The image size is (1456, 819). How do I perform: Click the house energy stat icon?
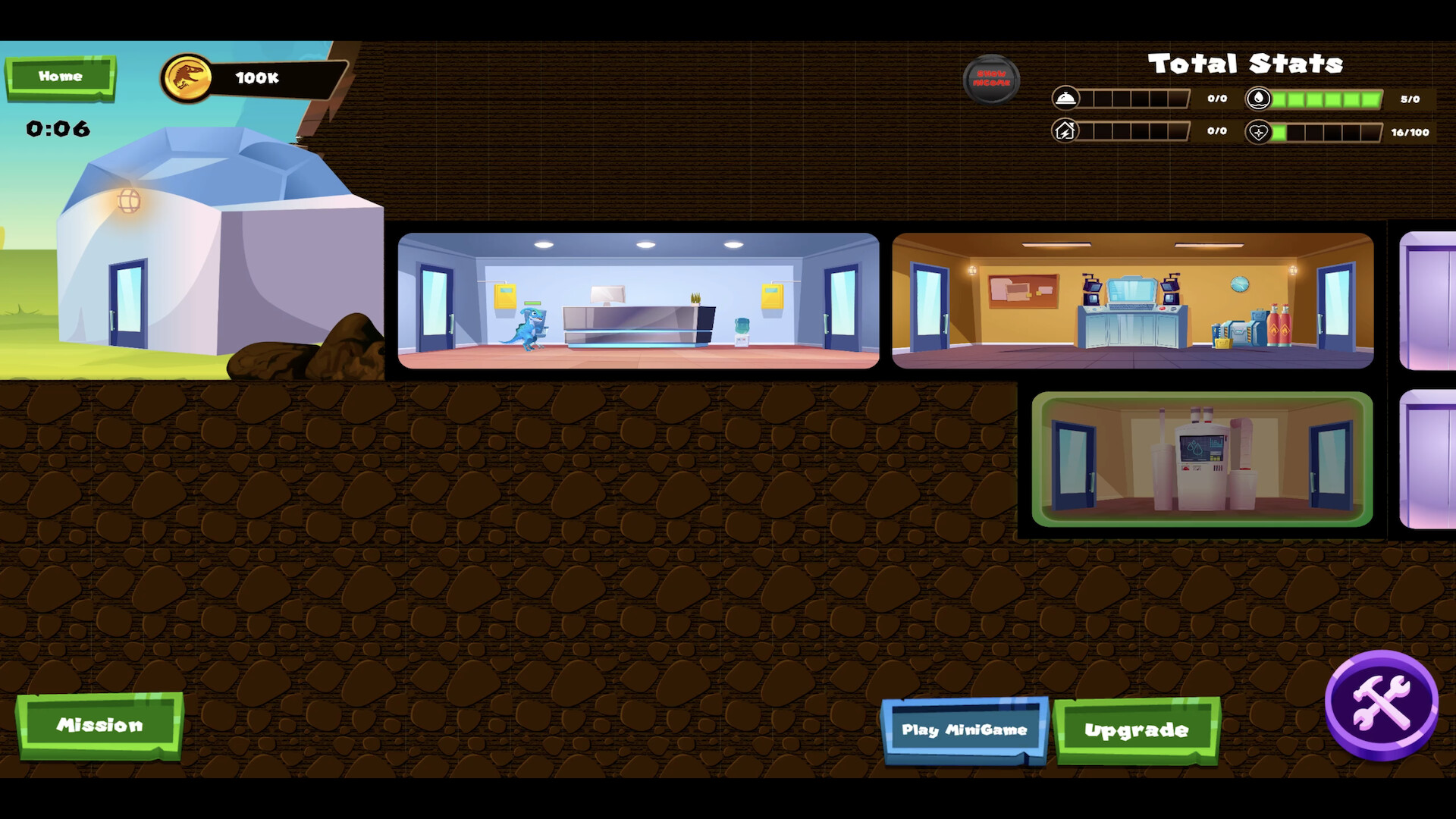click(1067, 130)
